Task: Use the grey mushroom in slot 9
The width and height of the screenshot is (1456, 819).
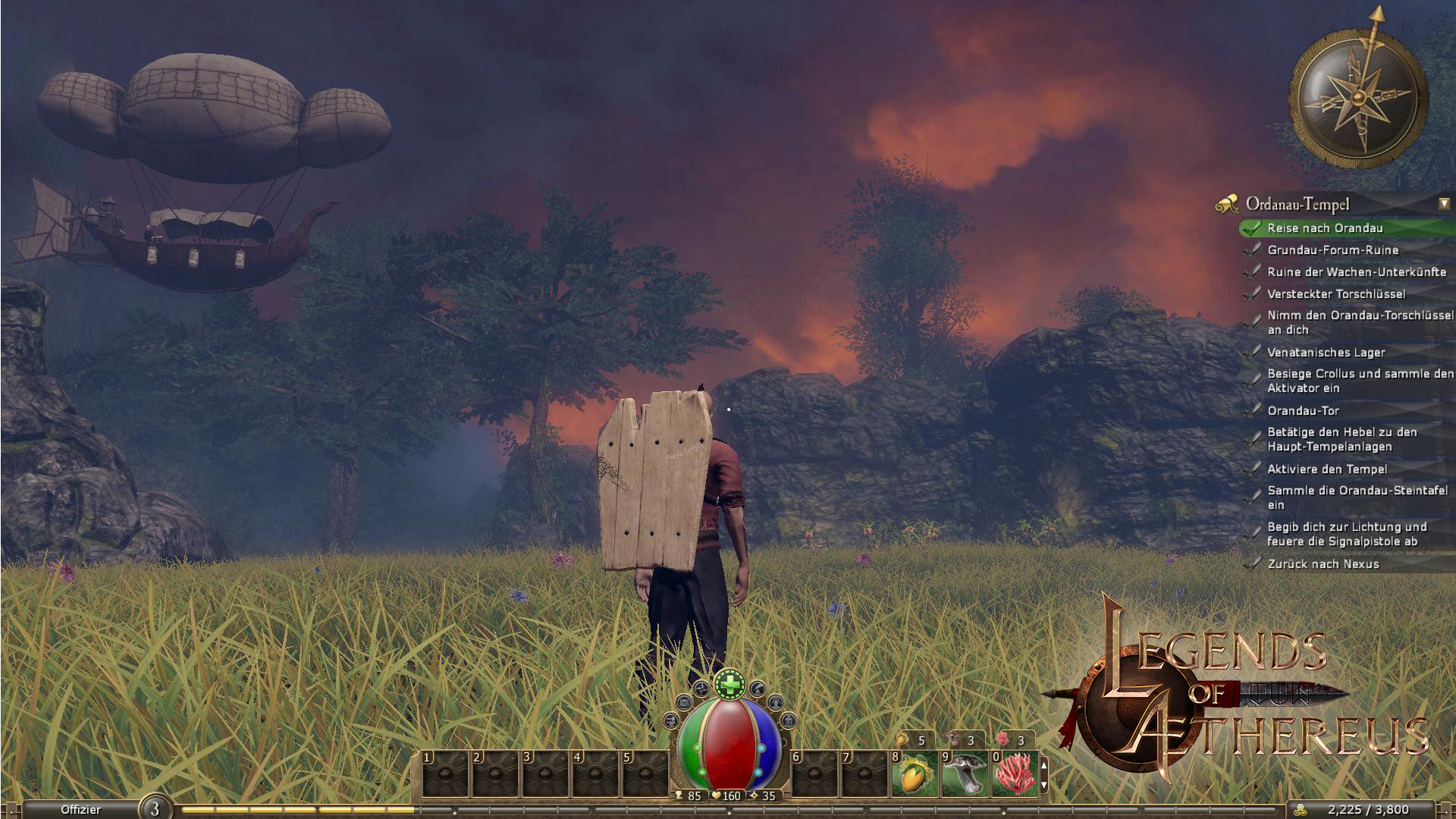Action: pyautogui.click(x=965, y=774)
